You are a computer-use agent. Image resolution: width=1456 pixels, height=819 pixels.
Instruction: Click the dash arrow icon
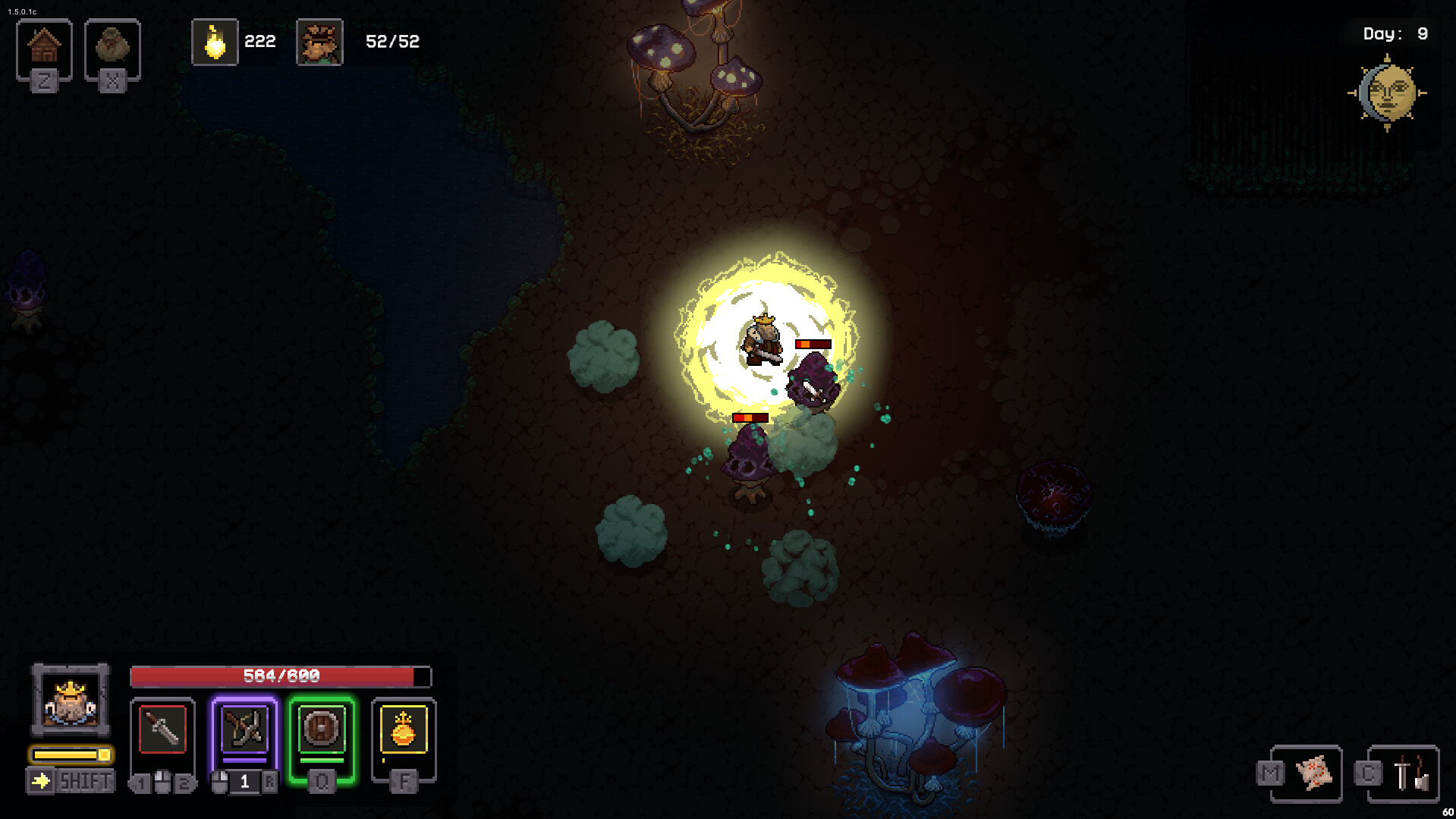pyautogui.click(x=41, y=780)
